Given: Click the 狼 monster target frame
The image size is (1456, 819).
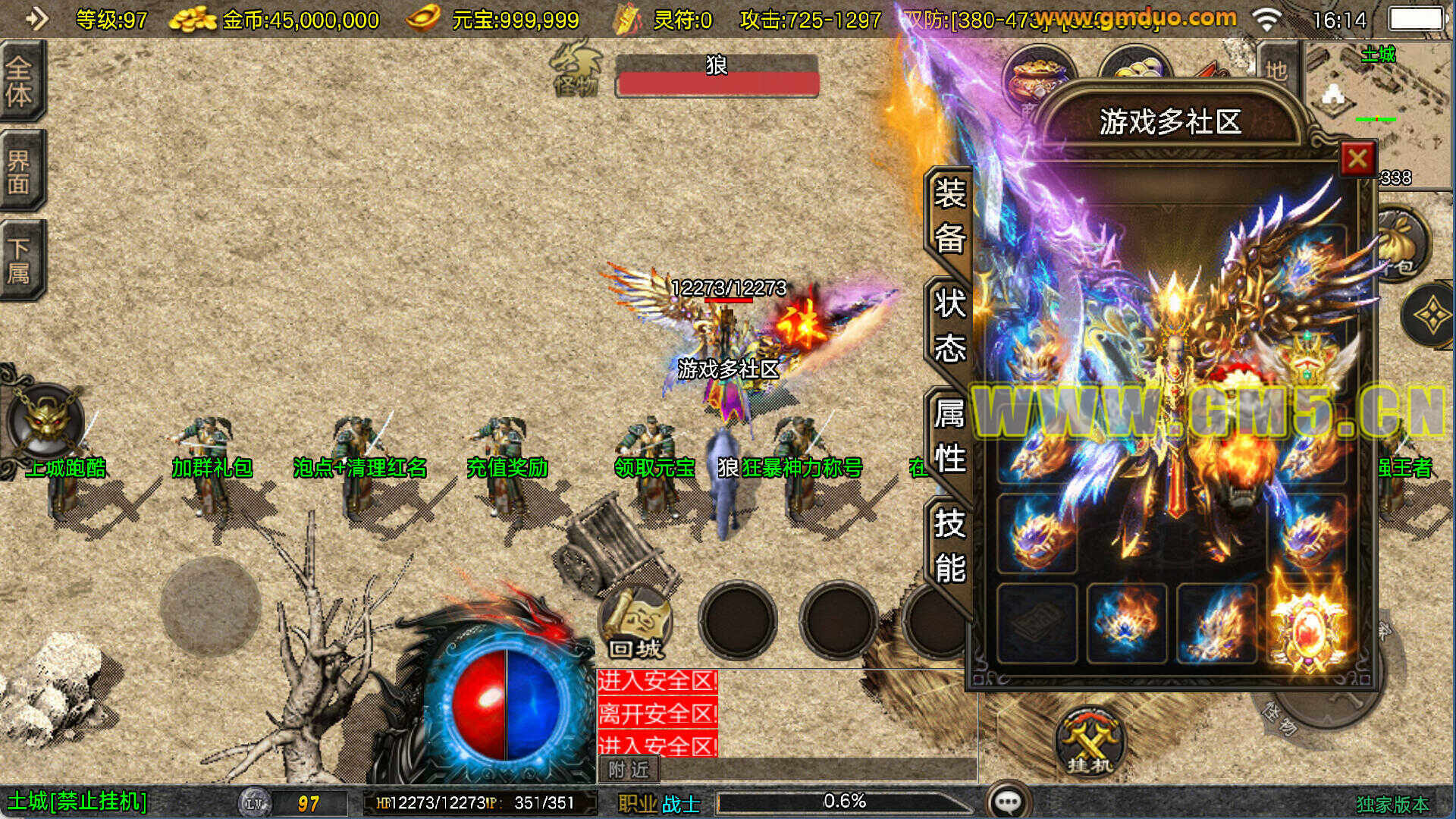Looking at the screenshot, I should tap(717, 76).
